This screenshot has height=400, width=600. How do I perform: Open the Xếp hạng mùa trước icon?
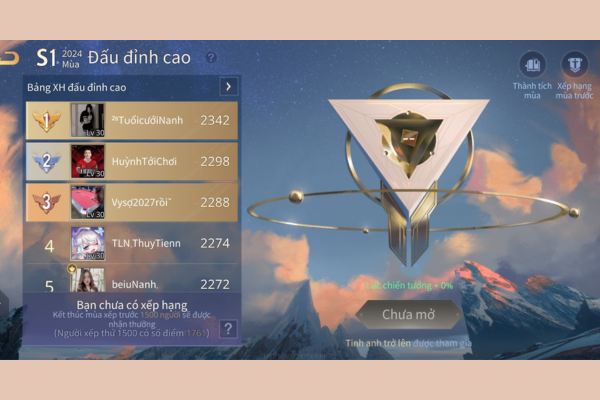coord(574,68)
